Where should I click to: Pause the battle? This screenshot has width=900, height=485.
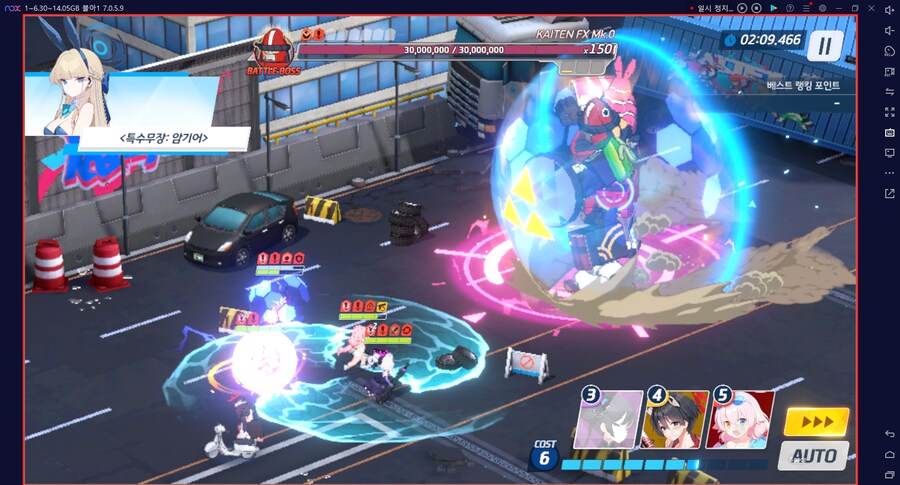tap(825, 44)
